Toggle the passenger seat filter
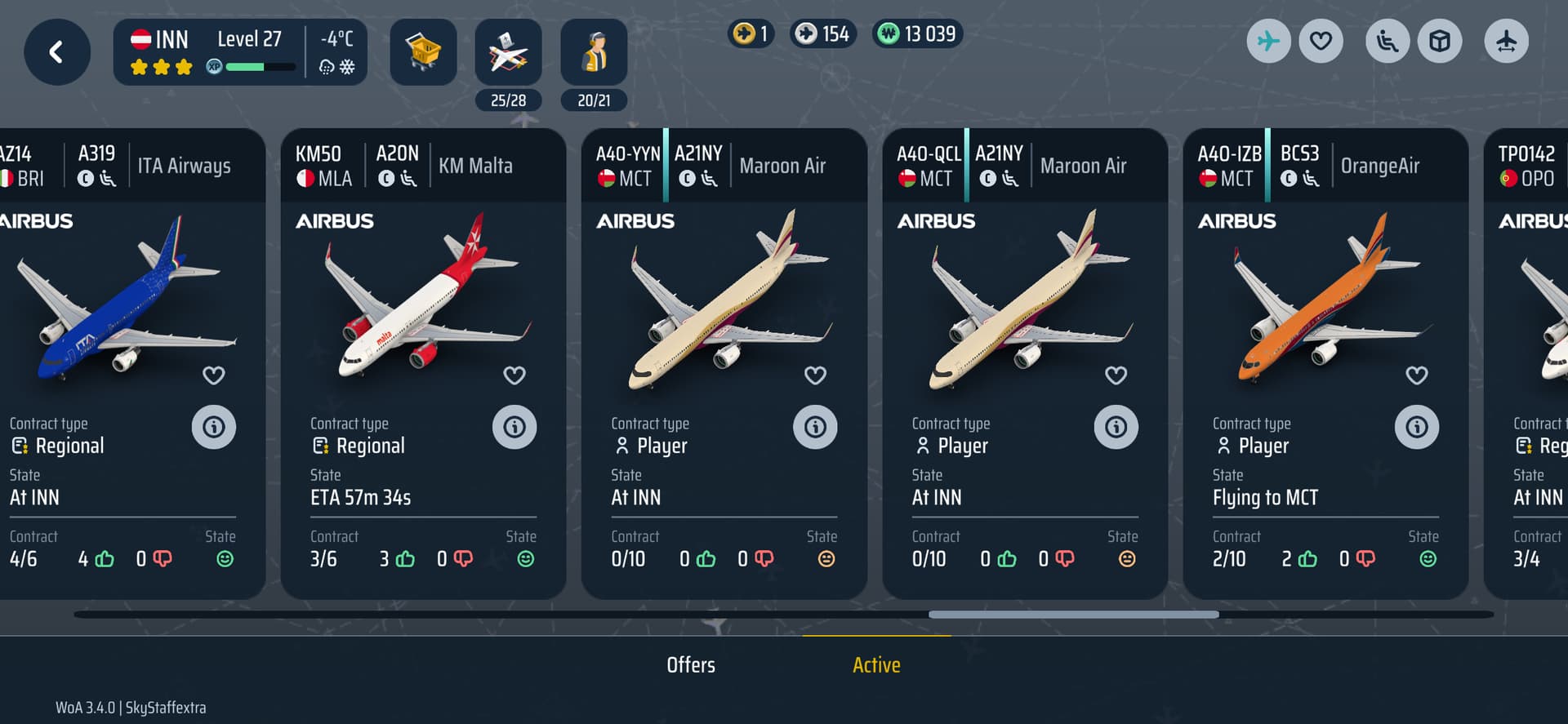The image size is (1568, 724). point(1388,41)
